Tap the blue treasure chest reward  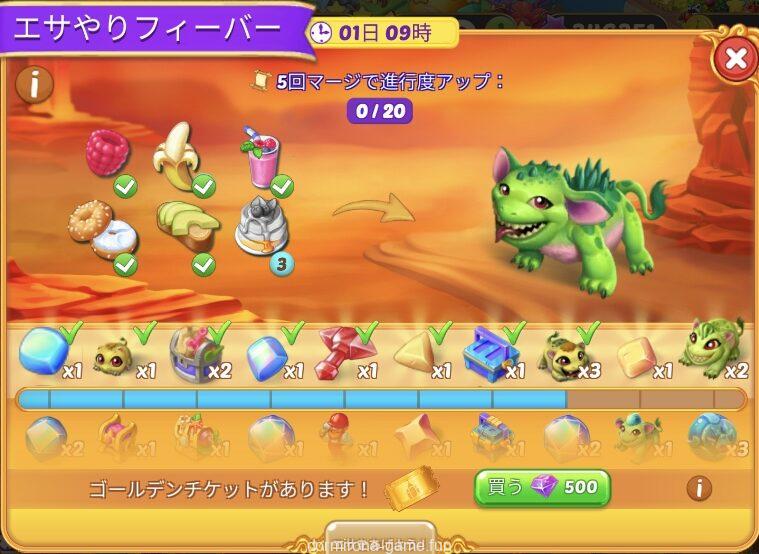tap(489, 350)
